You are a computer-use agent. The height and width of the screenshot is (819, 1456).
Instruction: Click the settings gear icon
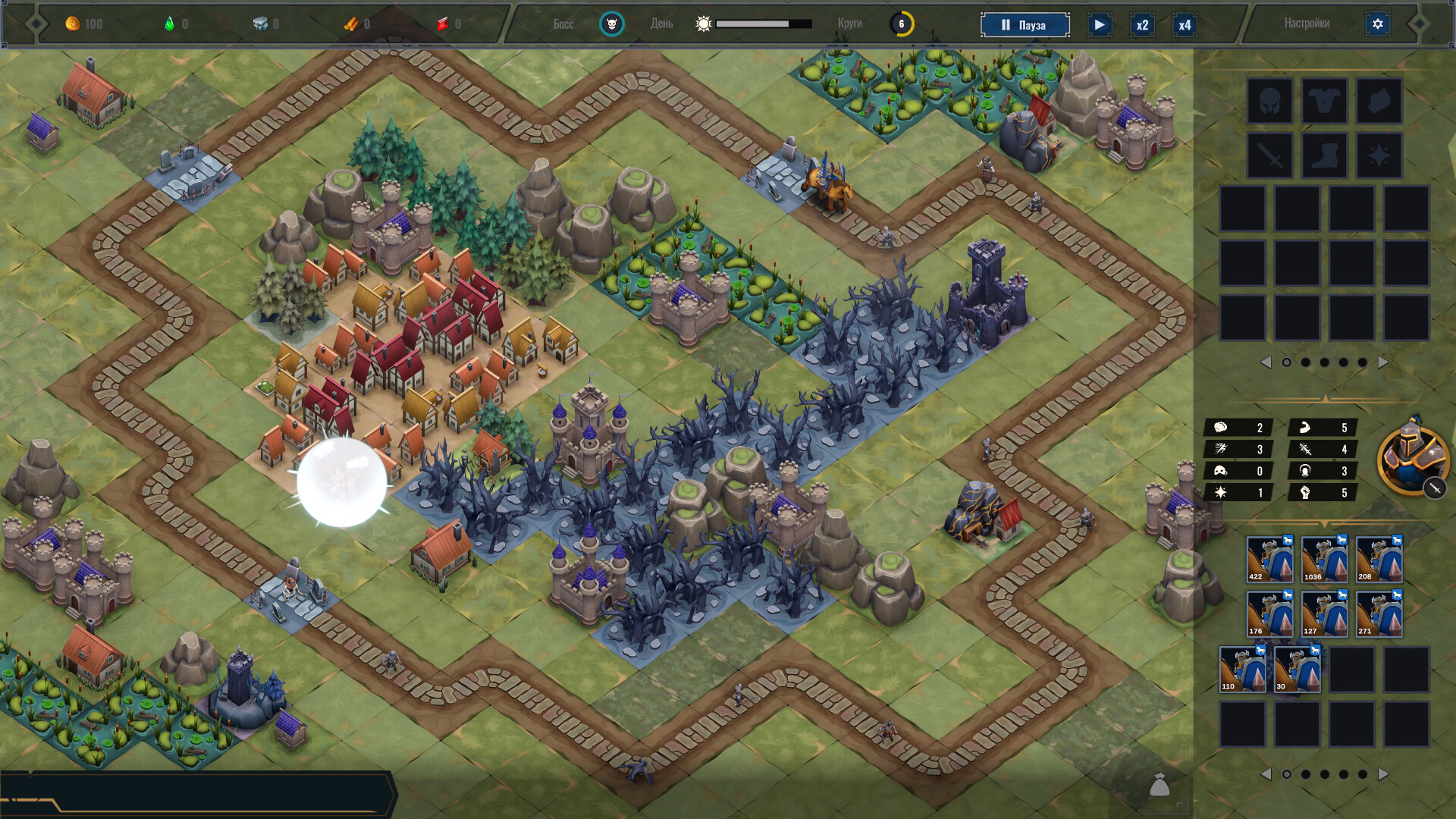click(x=1378, y=24)
